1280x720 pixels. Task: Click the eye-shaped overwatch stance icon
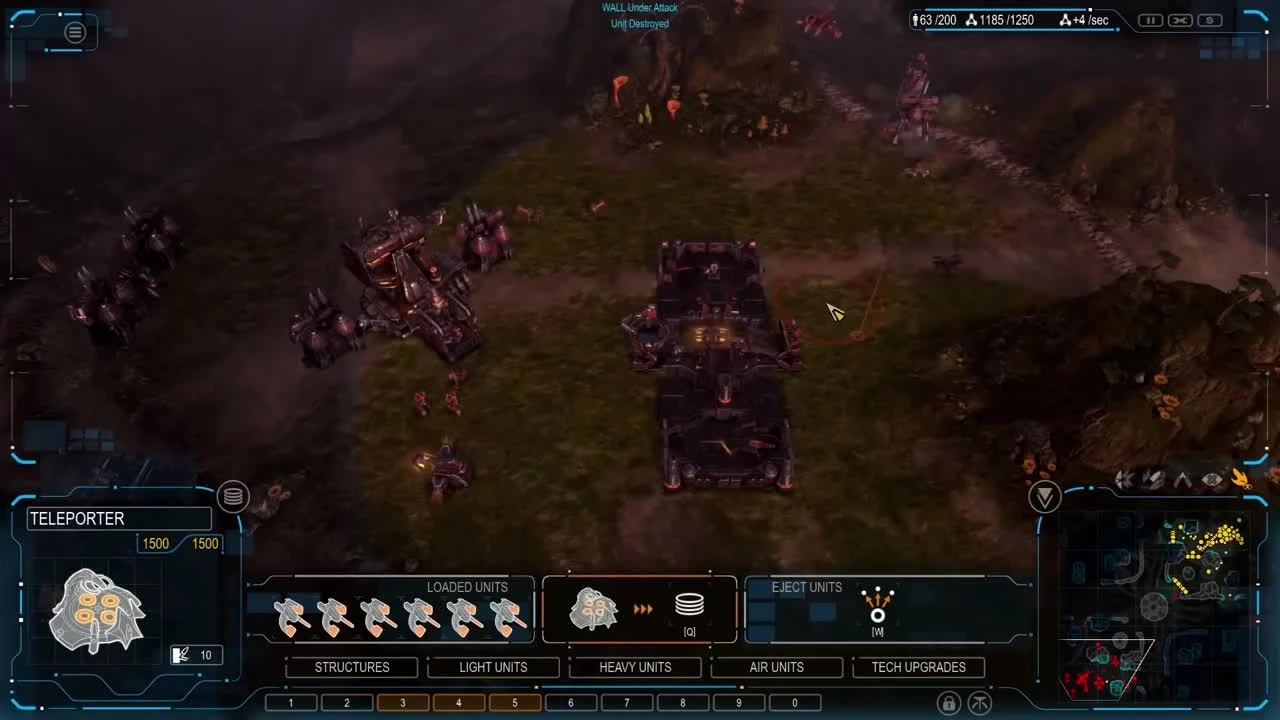pos(1210,478)
